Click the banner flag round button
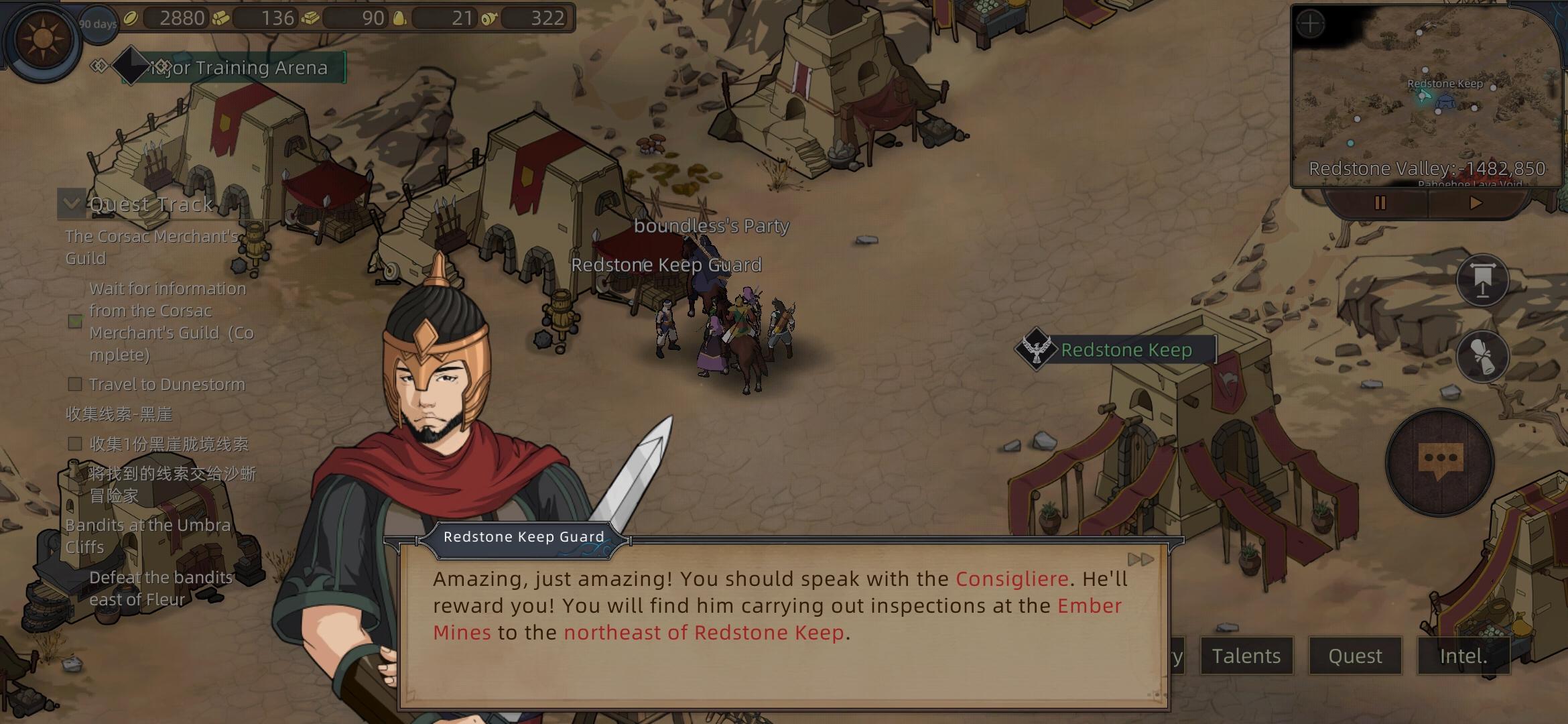 pyautogui.click(x=1482, y=280)
